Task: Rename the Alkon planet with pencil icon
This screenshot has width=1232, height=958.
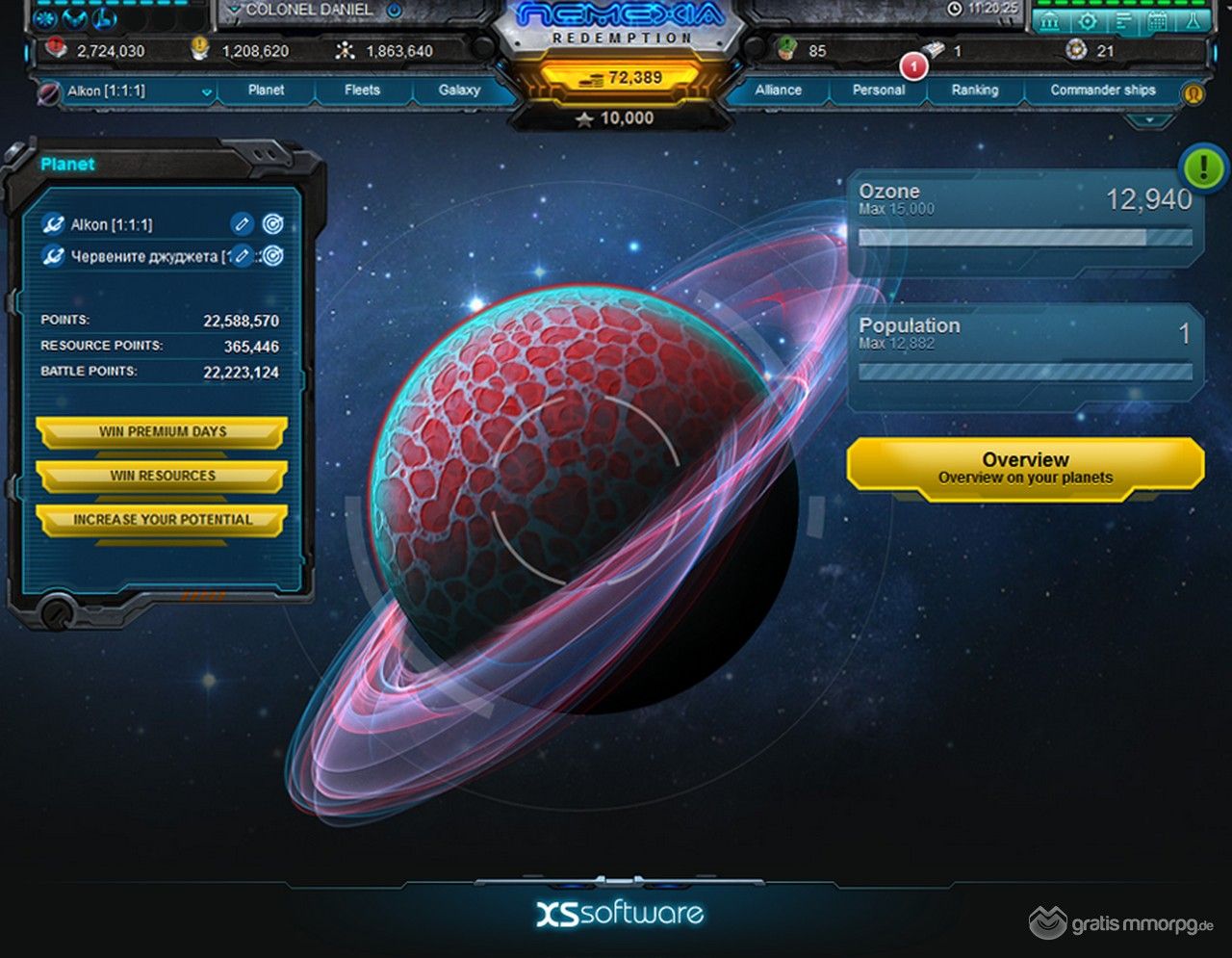Action: [x=242, y=224]
